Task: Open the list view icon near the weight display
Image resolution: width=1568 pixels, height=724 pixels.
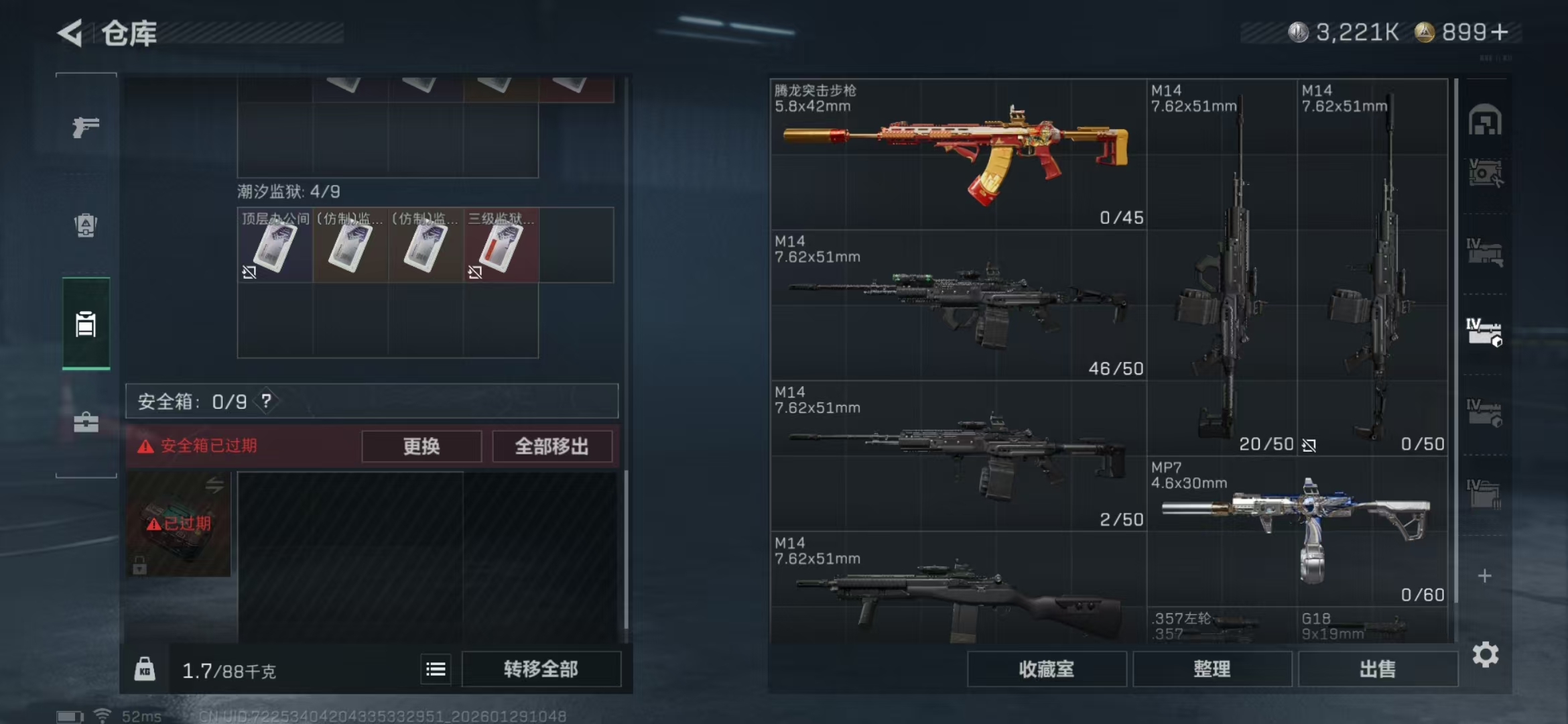Action: [x=436, y=668]
